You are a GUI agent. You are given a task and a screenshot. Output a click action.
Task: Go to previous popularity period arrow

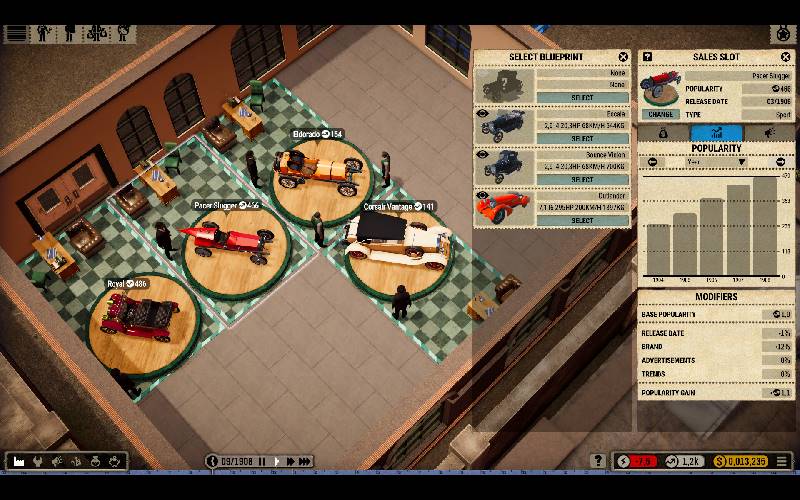(652, 161)
